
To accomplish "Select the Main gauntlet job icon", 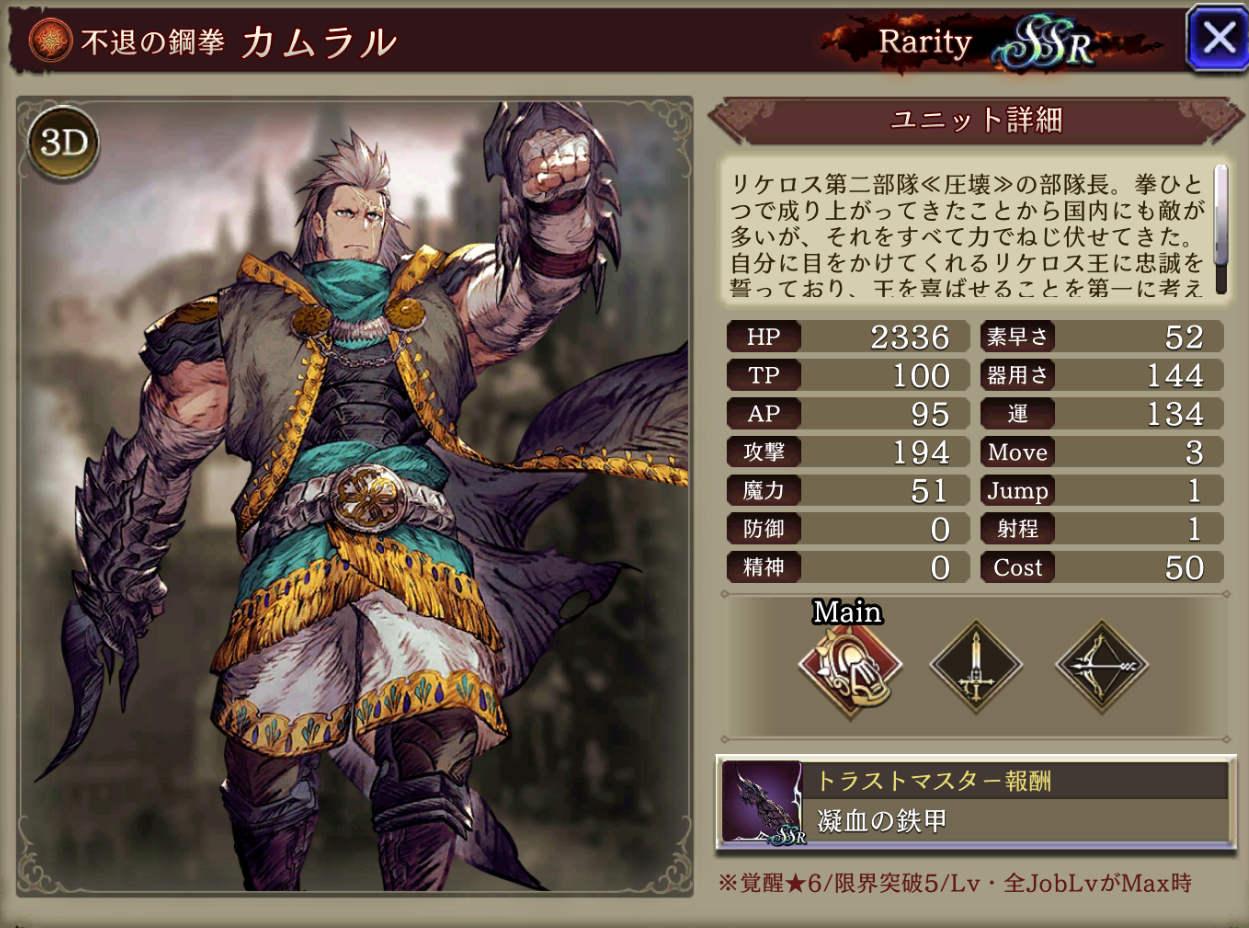I will 850,666.
